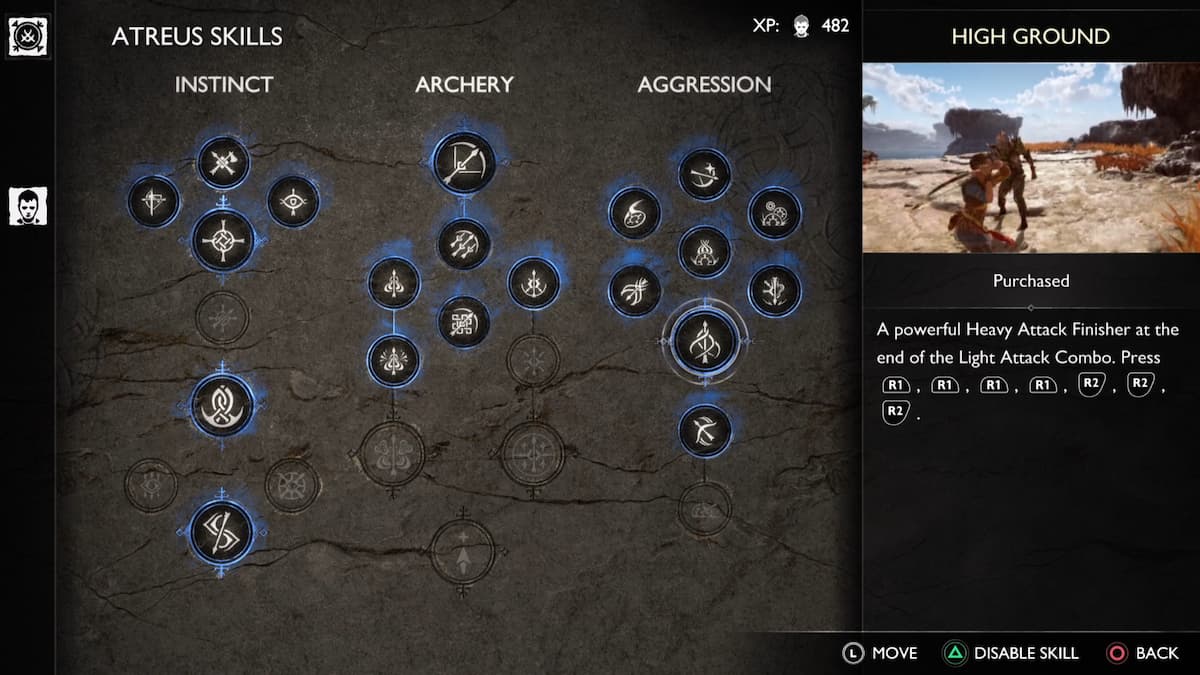Choose the blue-lit S-shaped rune skill
This screenshot has width=1200, height=675.
[221, 532]
